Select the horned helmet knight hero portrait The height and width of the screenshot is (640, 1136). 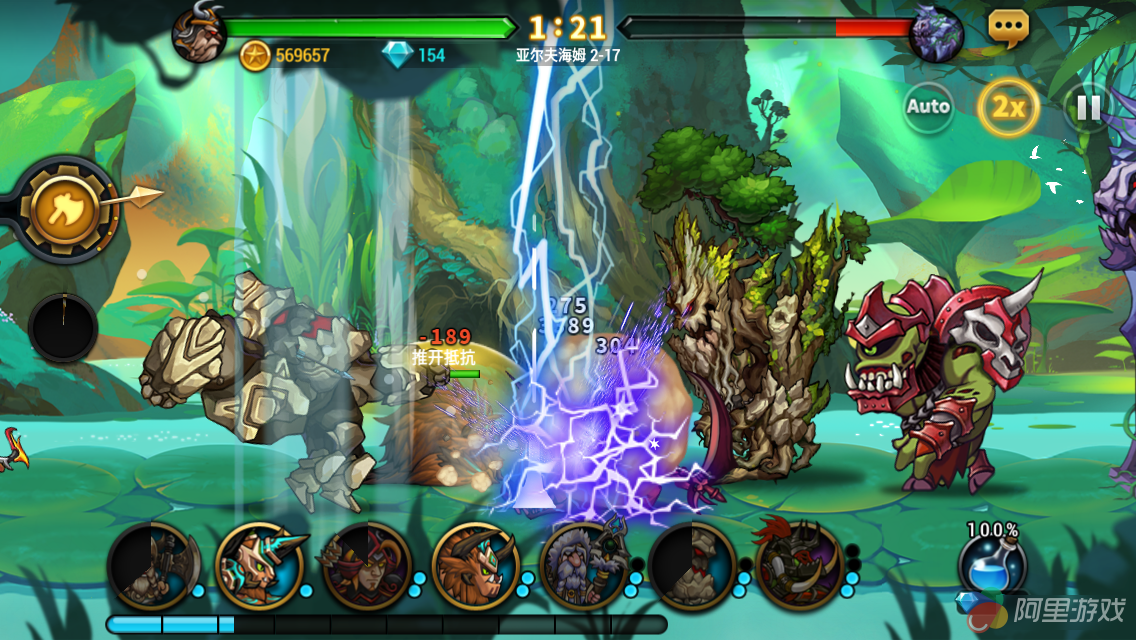pyautogui.click(x=260, y=565)
